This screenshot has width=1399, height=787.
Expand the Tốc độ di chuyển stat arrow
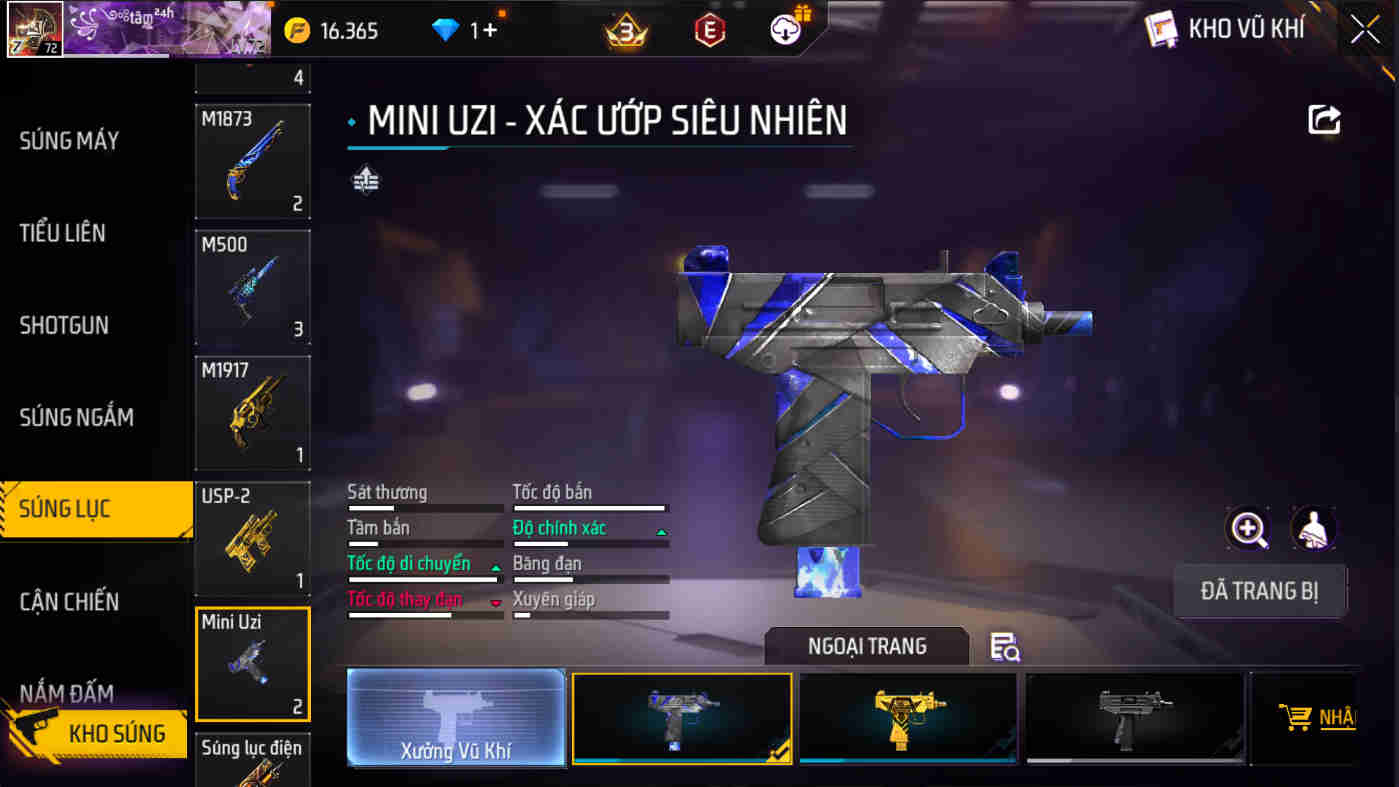(x=494, y=569)
